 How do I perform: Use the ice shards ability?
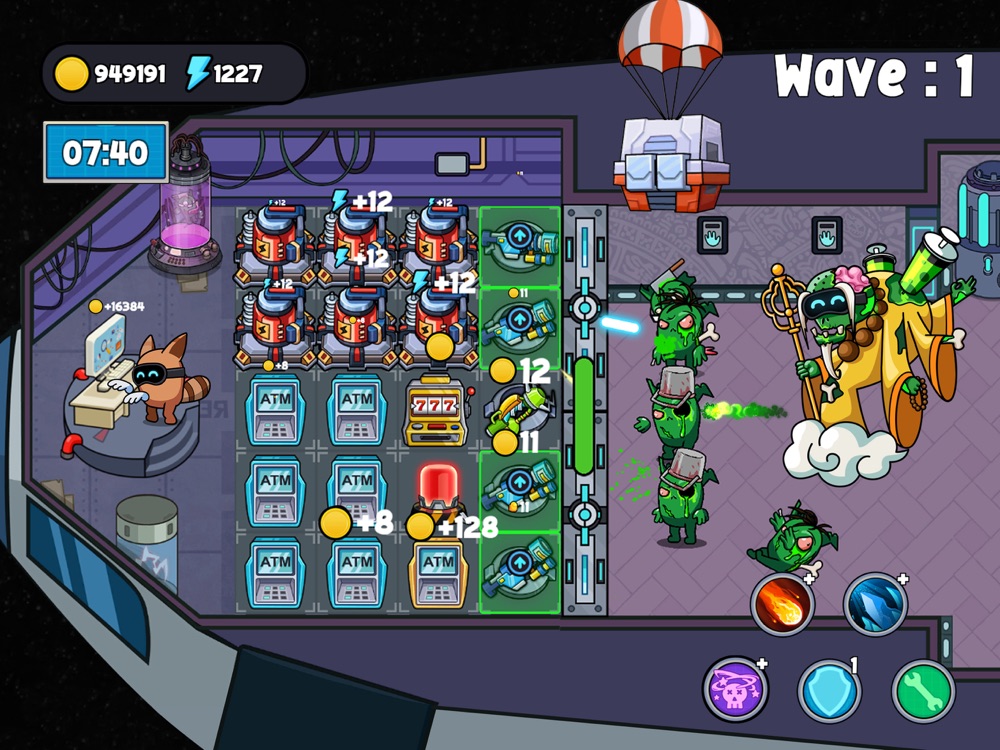(875, 604)
